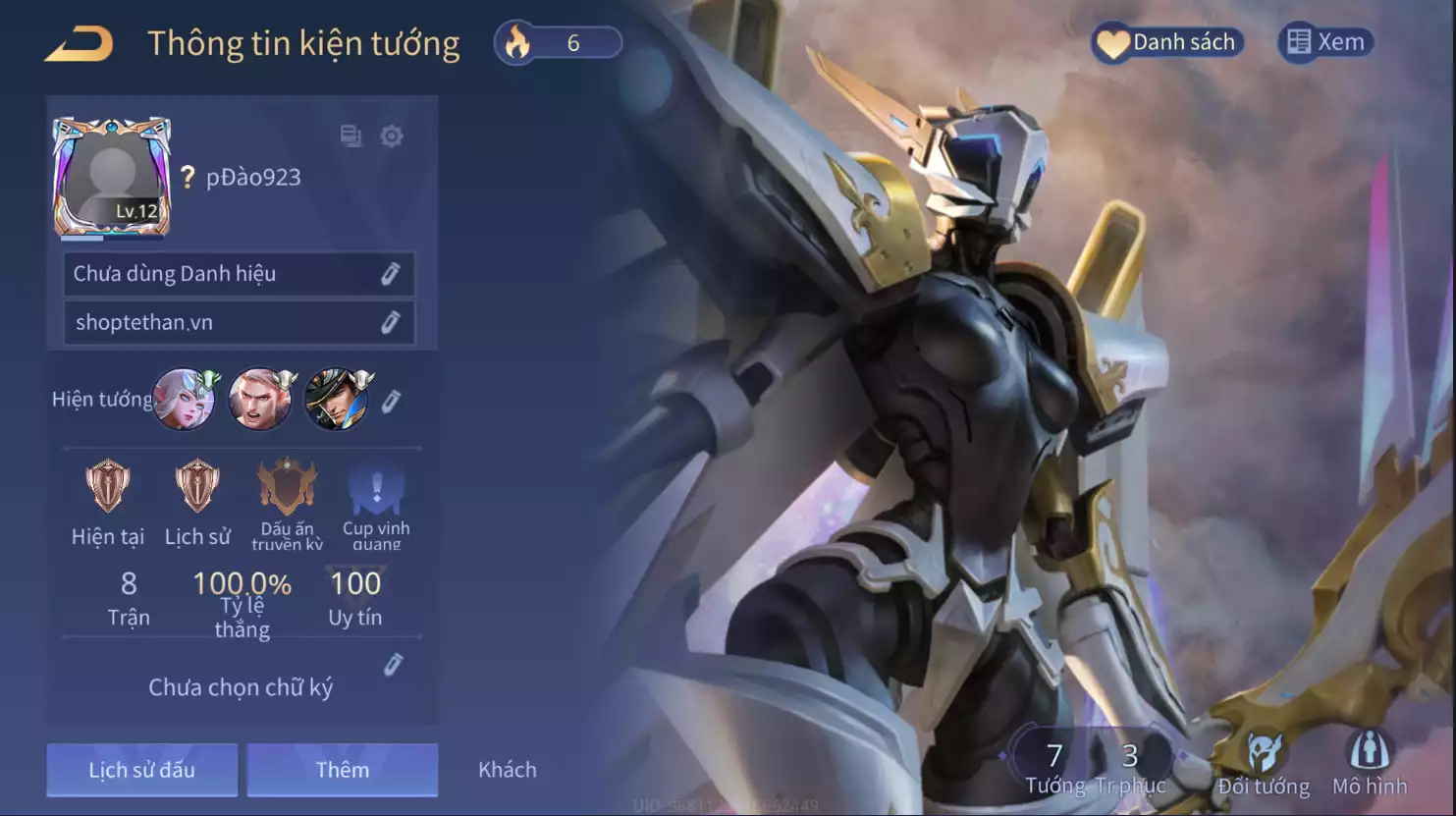Open the flame popularity counter

click(558, 43)
